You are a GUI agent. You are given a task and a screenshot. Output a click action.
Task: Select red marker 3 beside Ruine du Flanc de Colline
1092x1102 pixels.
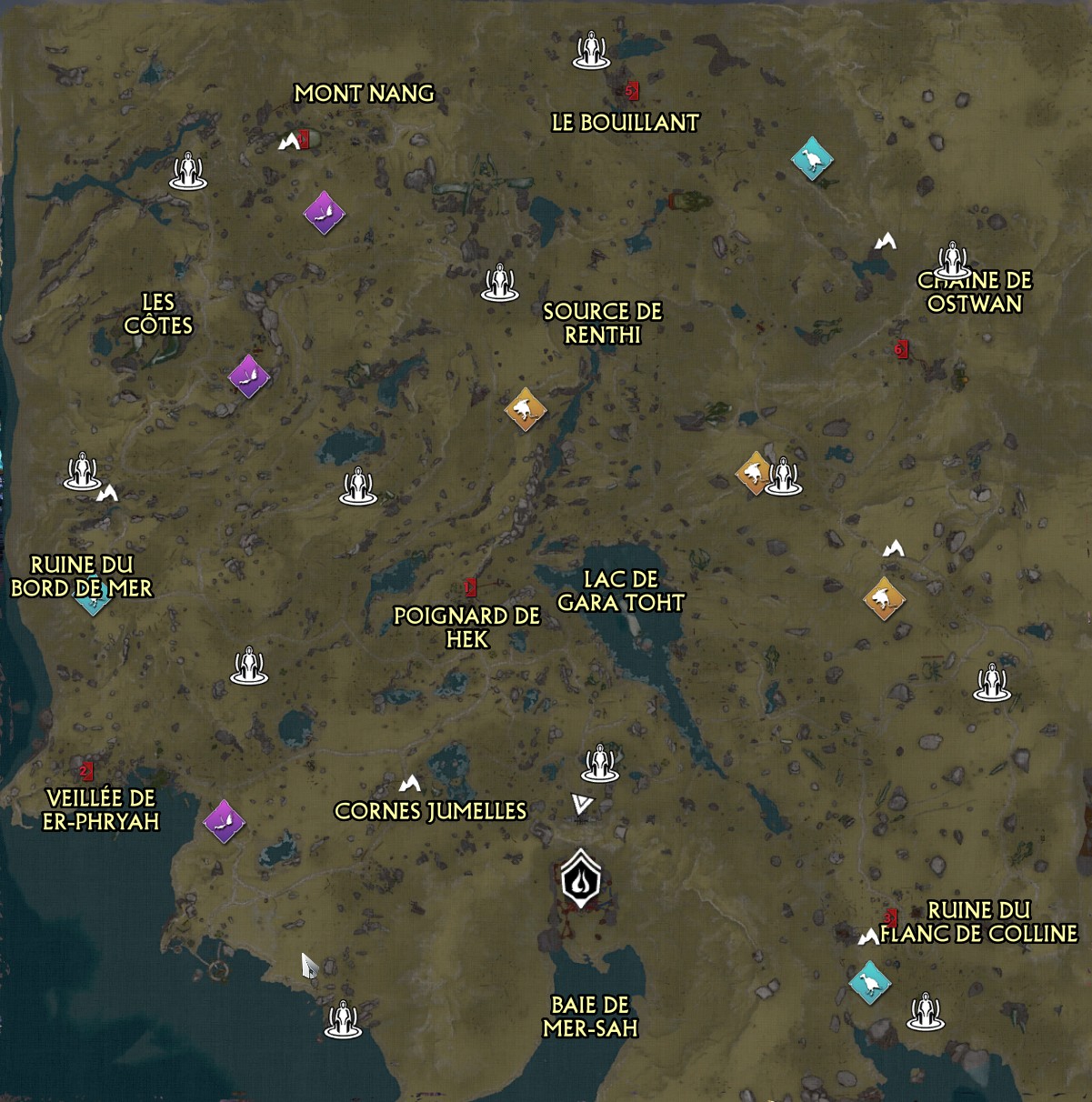891,917
